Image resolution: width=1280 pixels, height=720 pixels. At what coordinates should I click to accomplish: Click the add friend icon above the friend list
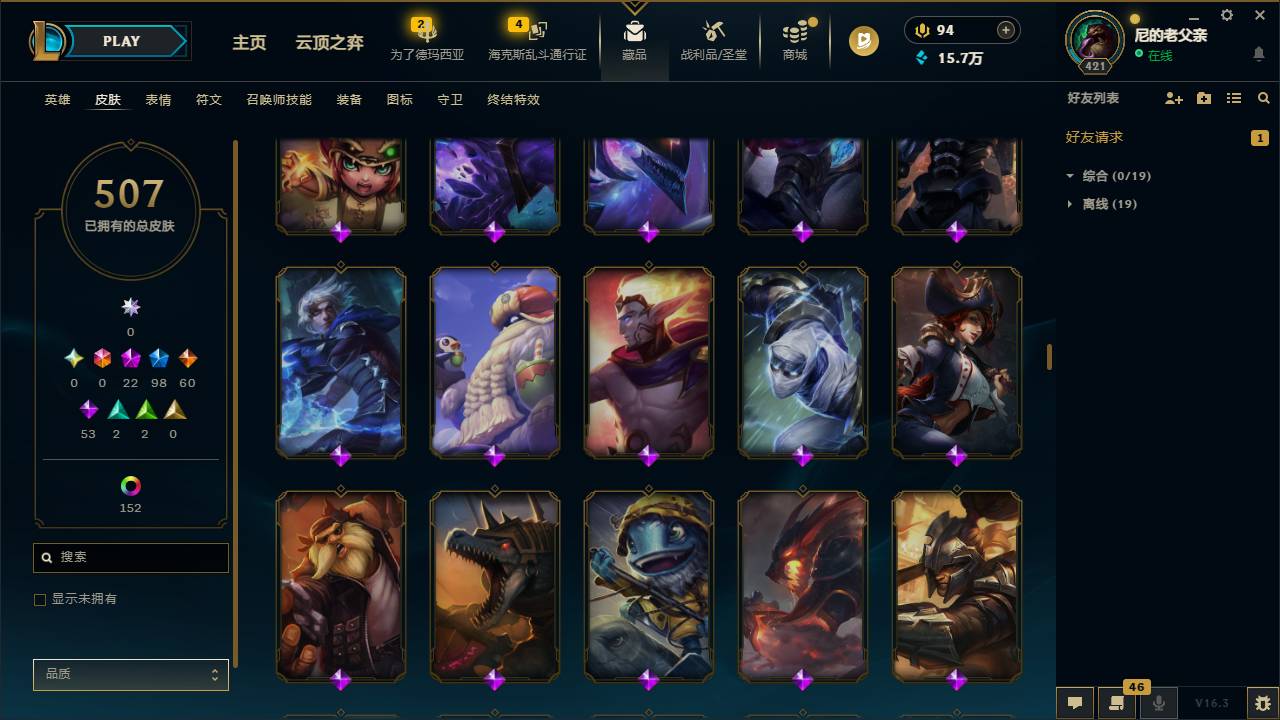pyautogui.click(x=1172, y=98)
